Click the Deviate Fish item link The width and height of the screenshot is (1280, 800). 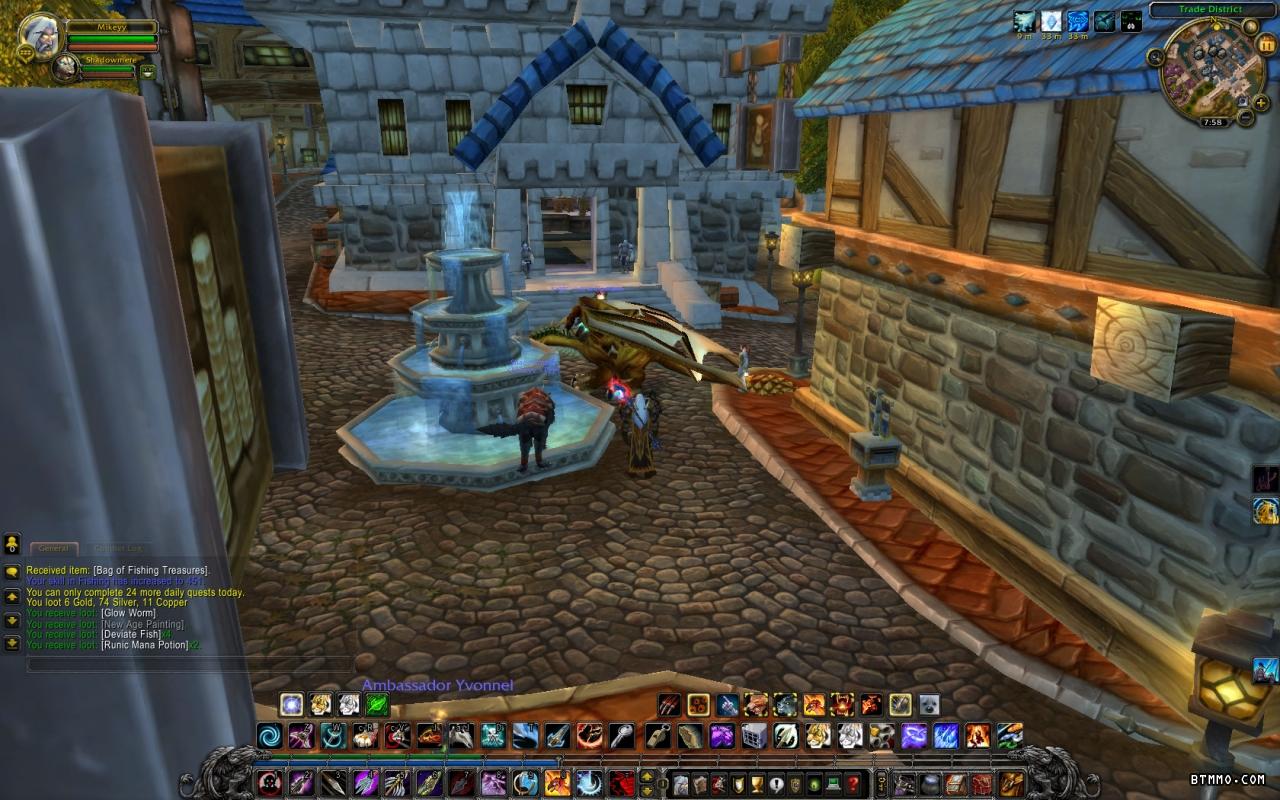[131, 634]
